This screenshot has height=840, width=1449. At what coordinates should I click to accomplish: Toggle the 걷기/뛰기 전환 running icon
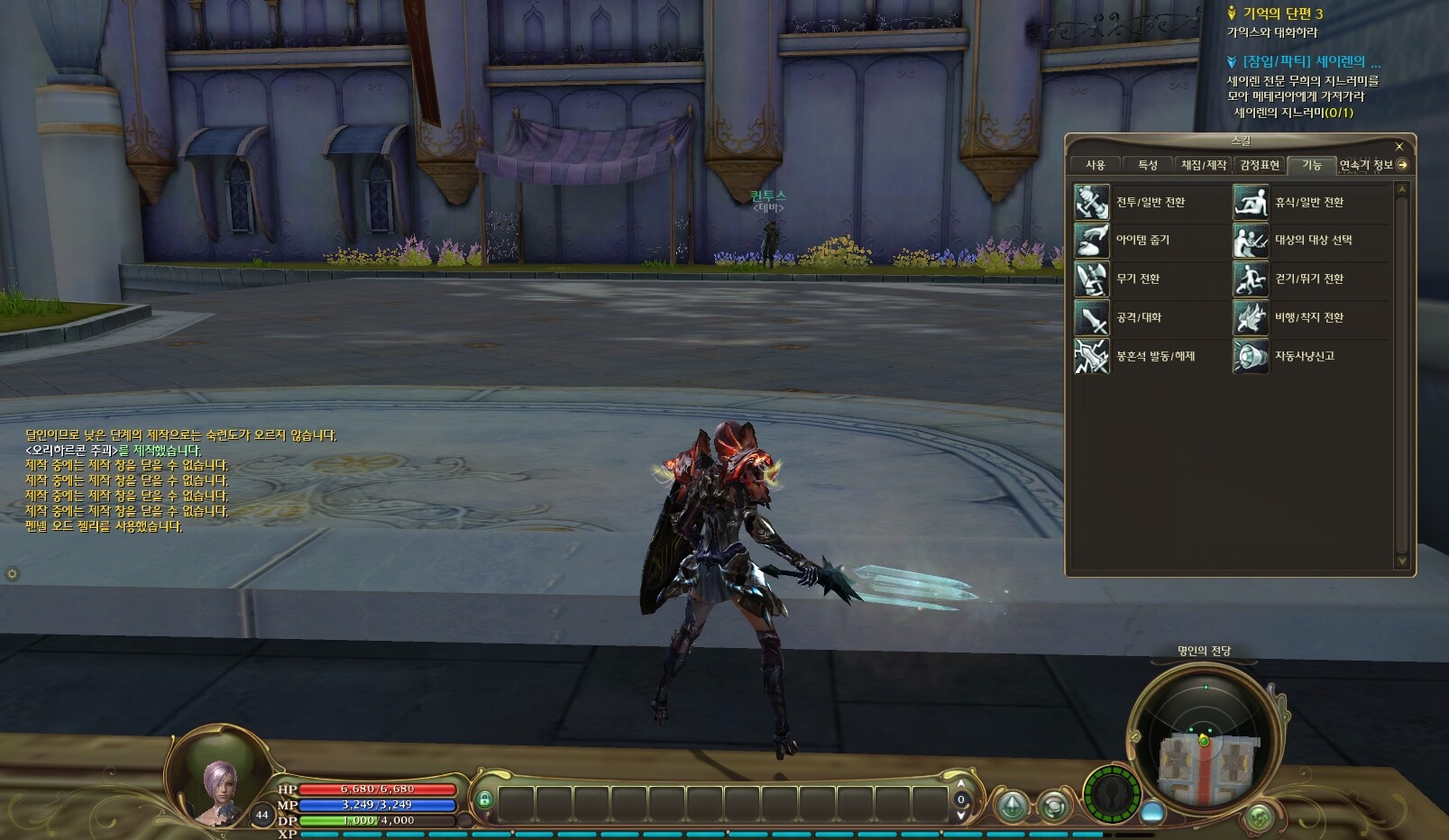coord(1250,279)
